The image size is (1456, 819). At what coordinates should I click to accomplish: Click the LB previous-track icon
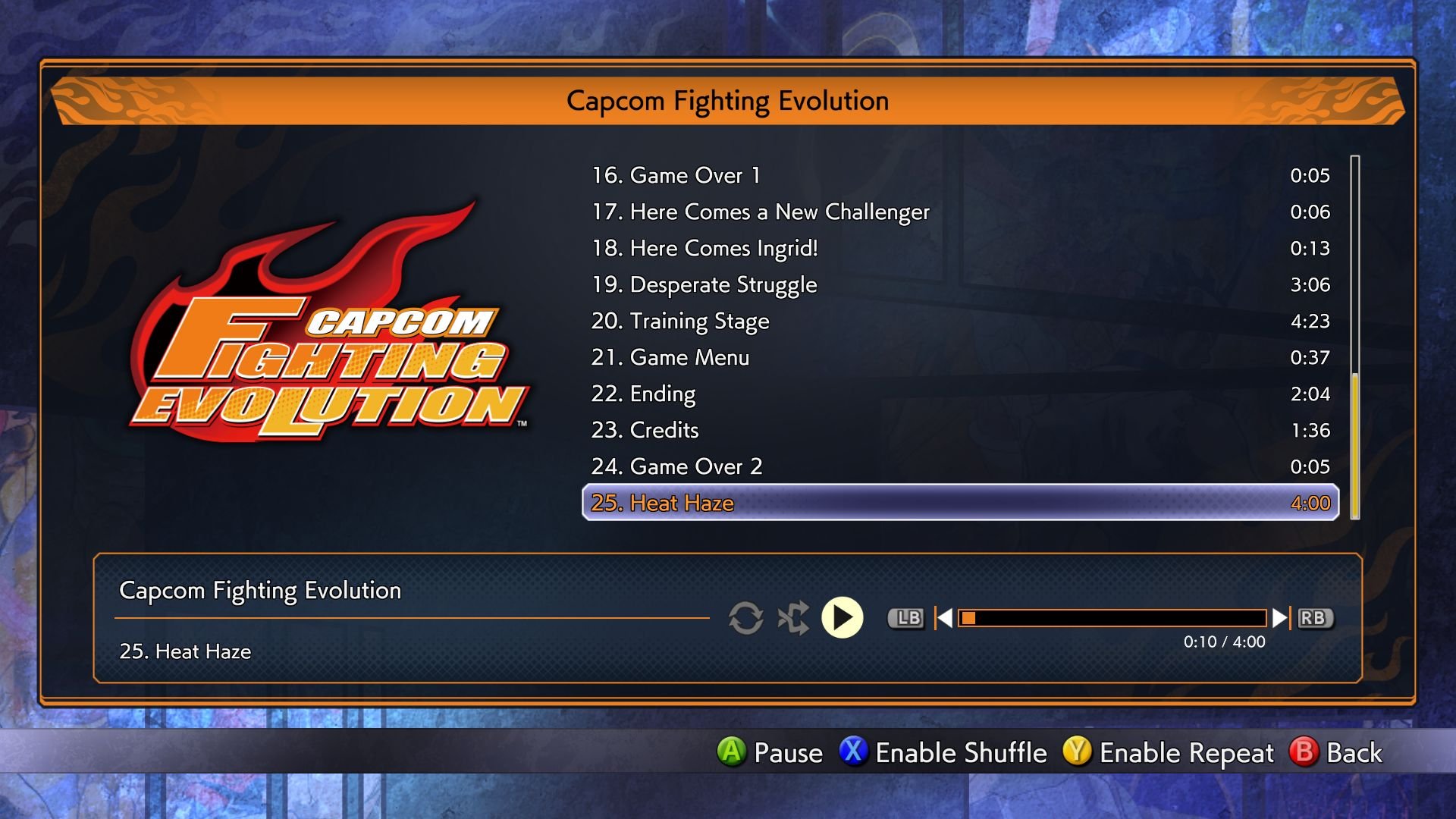coord(907,618)
